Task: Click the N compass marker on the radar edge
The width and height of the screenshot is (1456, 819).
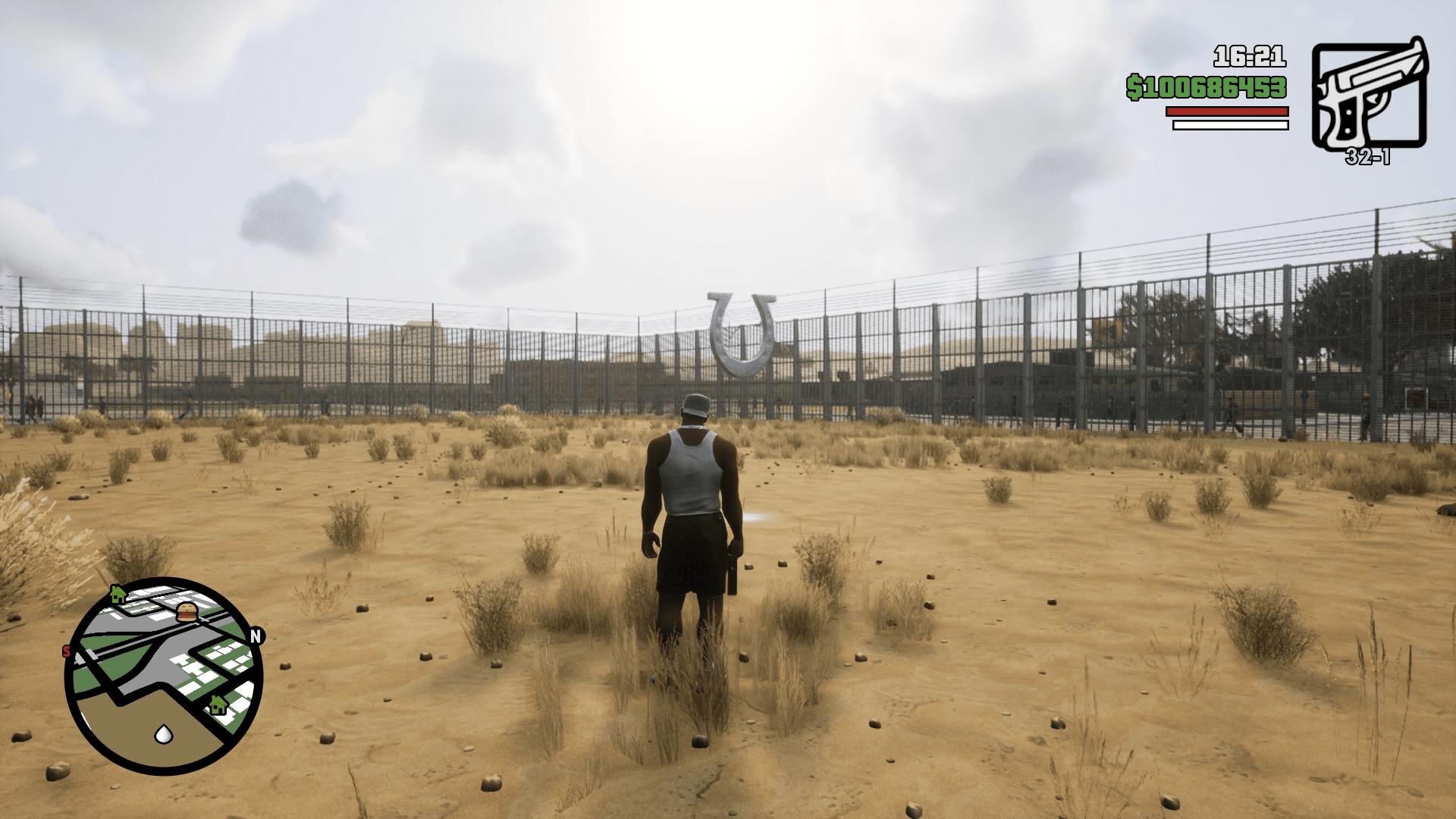Action: pyautogui.click(x=256, y=635)
